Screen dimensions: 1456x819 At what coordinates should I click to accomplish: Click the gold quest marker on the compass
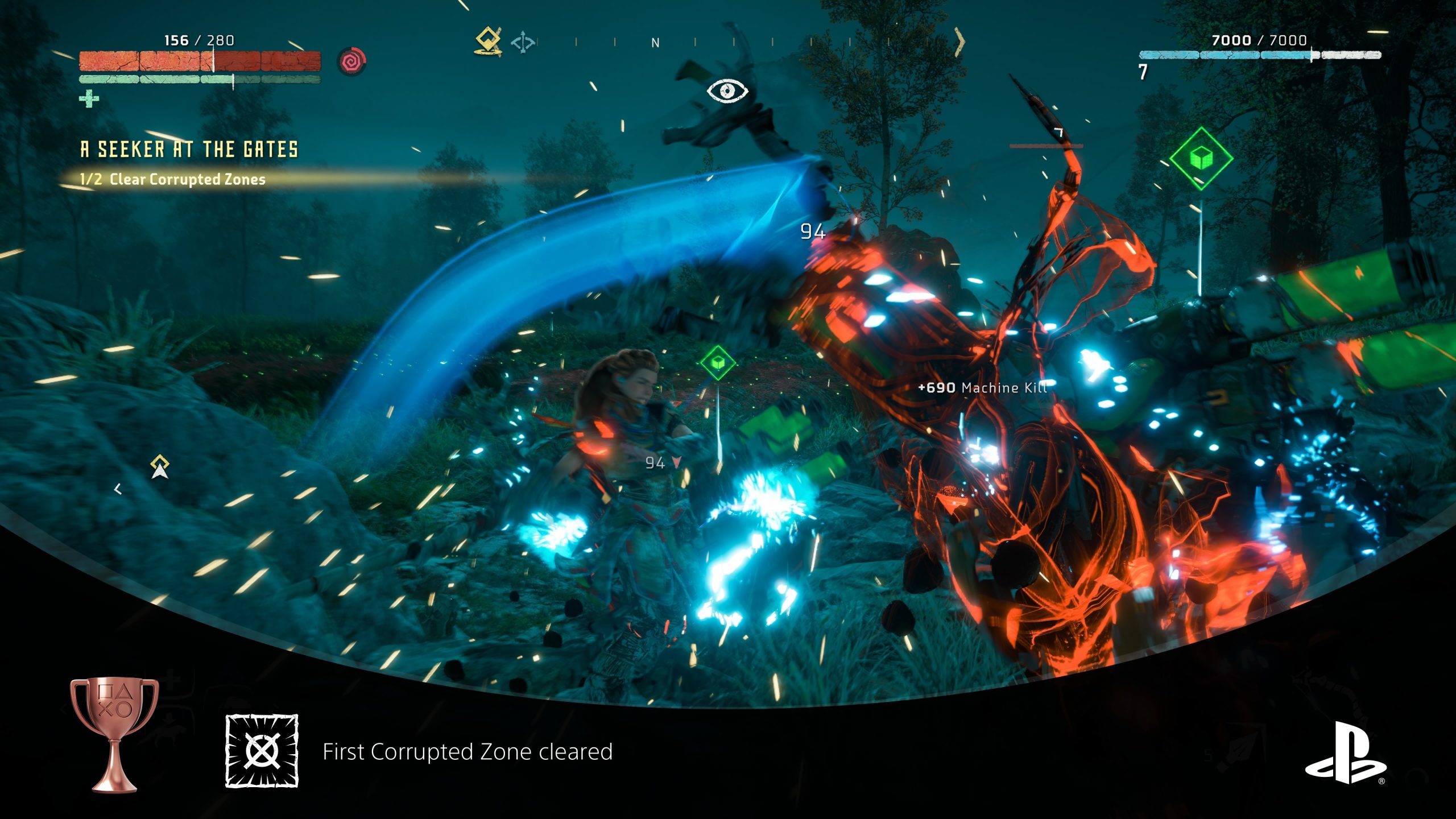[488, 41]
